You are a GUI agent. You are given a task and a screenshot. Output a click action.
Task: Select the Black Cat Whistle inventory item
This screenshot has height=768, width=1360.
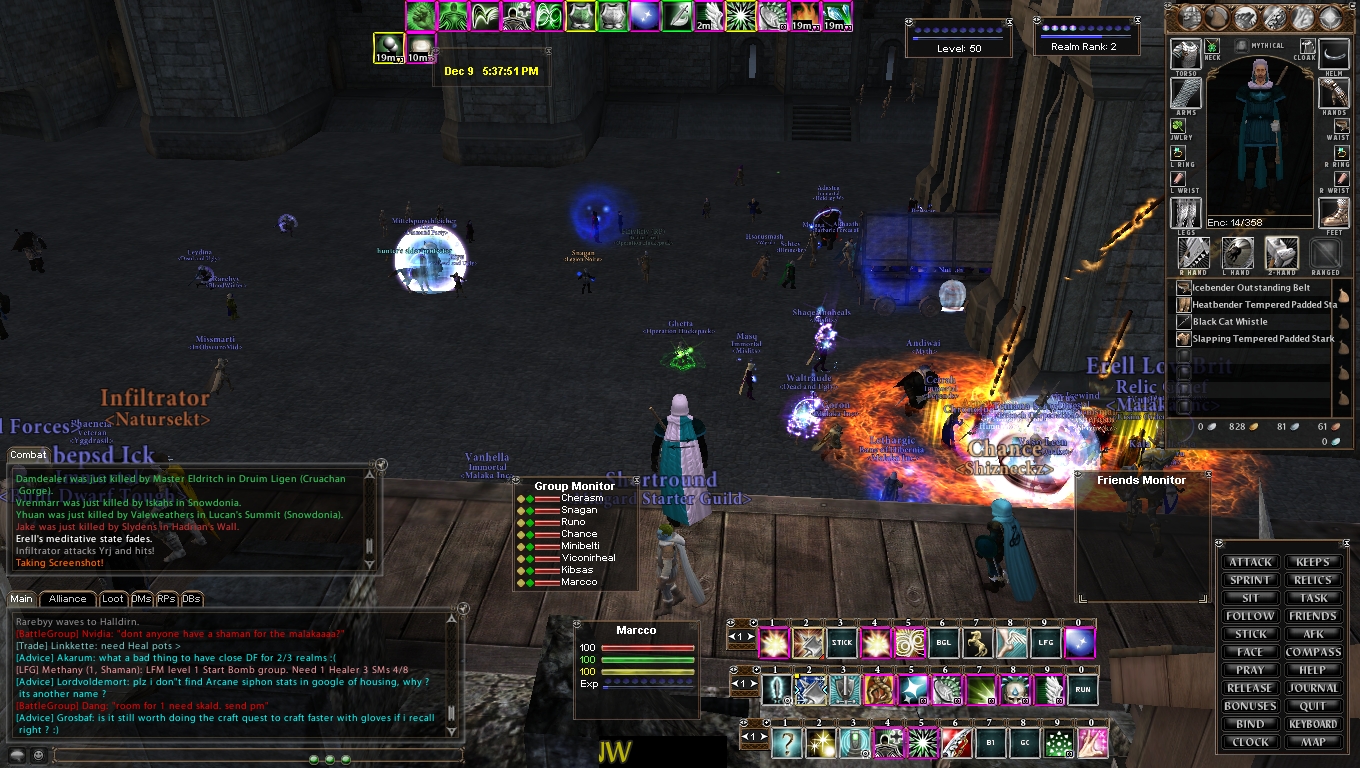click(x=1230, y=322)
